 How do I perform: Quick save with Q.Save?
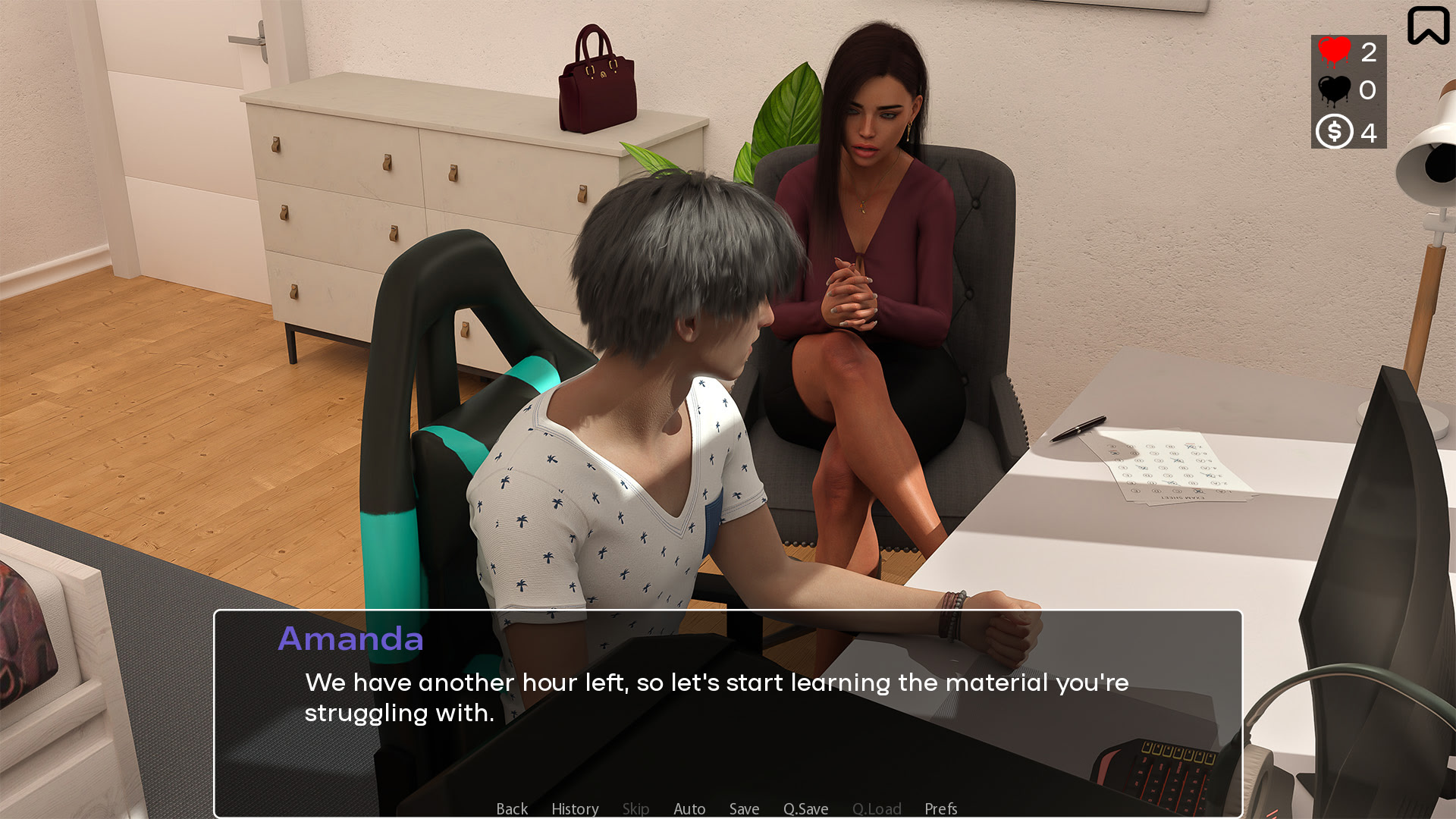[805, 808]
